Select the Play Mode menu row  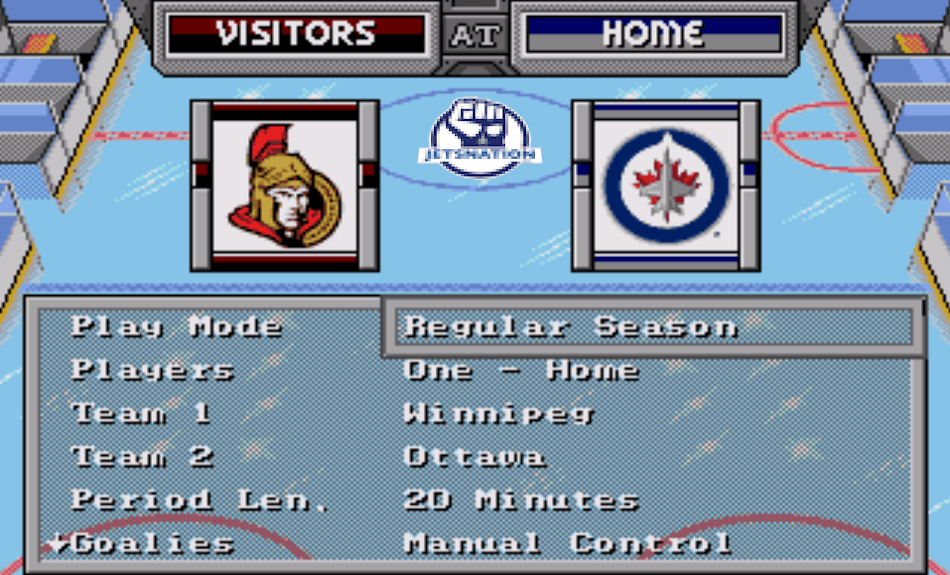coord(176,327)
